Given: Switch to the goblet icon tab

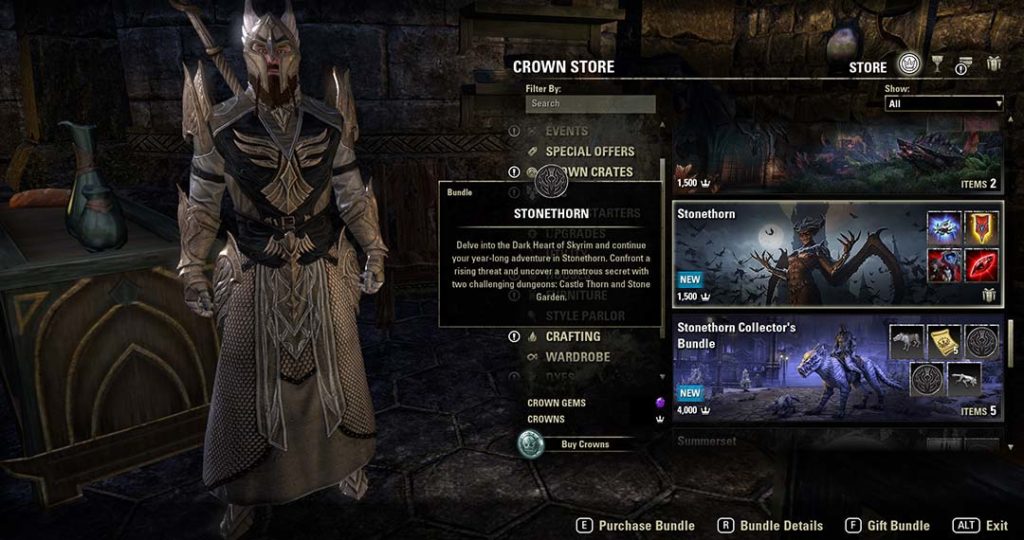Looking at the screenshot, I should 937,66.
